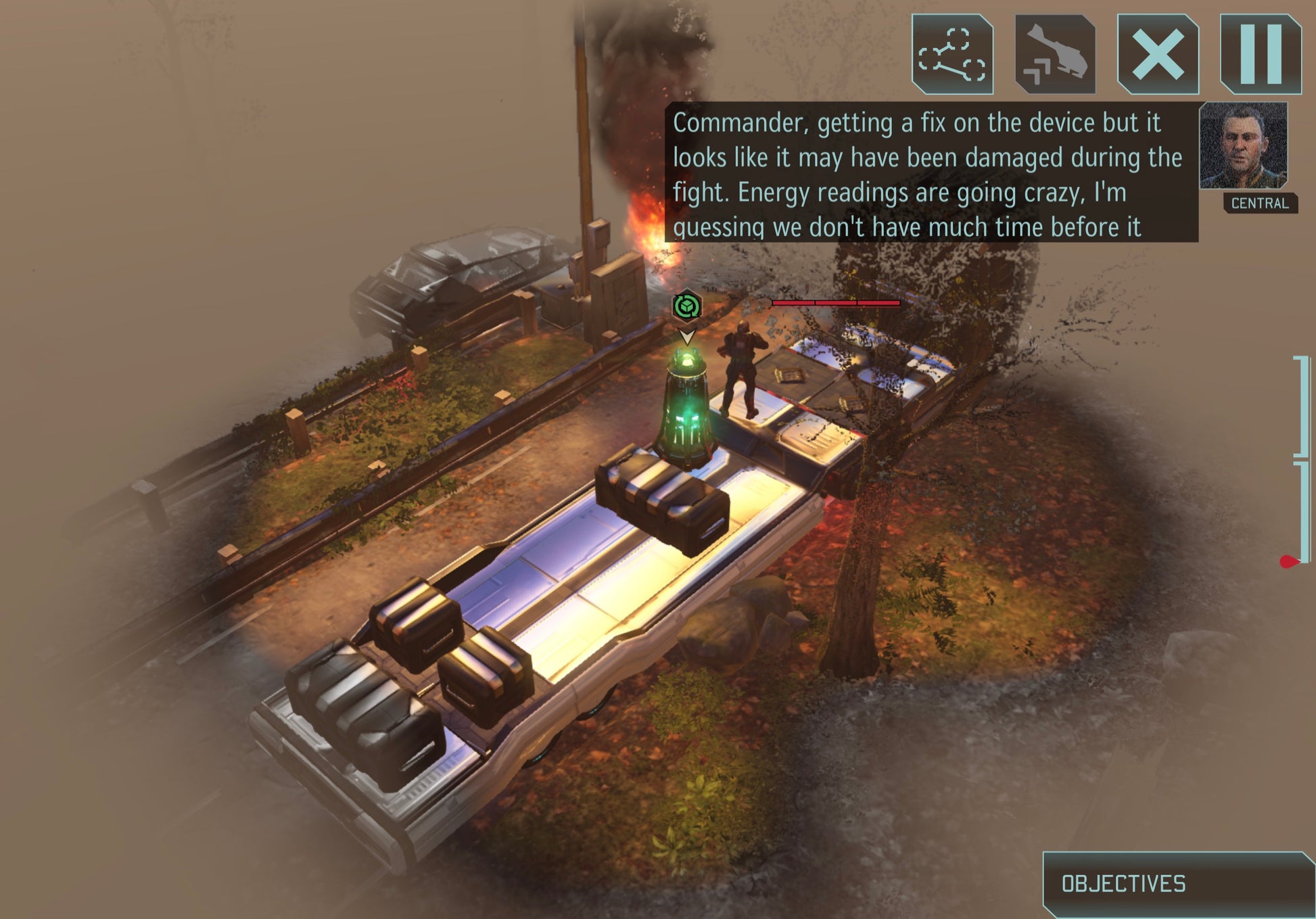Open the waypoint path planning button
The image size is (1316, 919).
[952, 54]
